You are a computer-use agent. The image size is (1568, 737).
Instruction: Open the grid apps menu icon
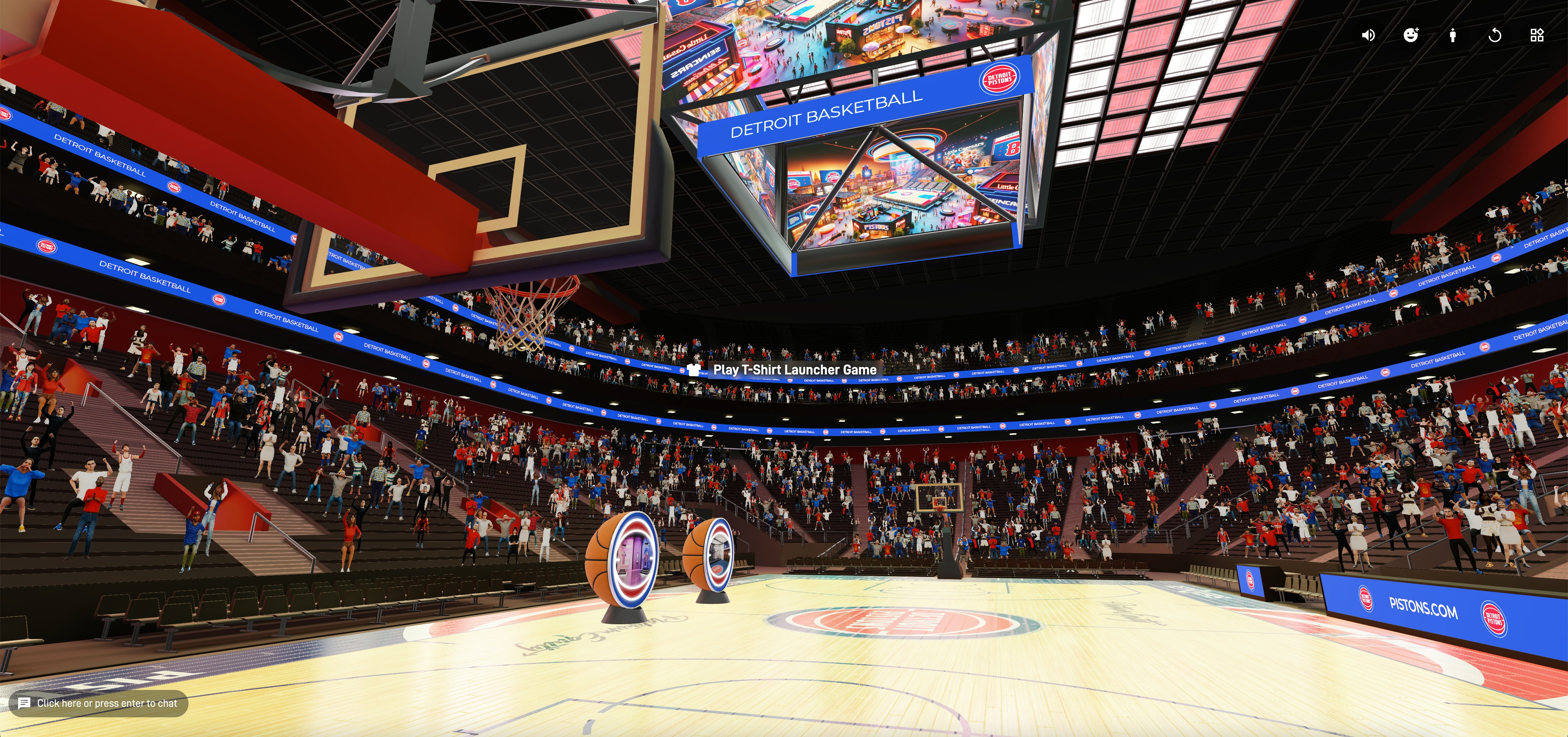tap(1537, 35)
